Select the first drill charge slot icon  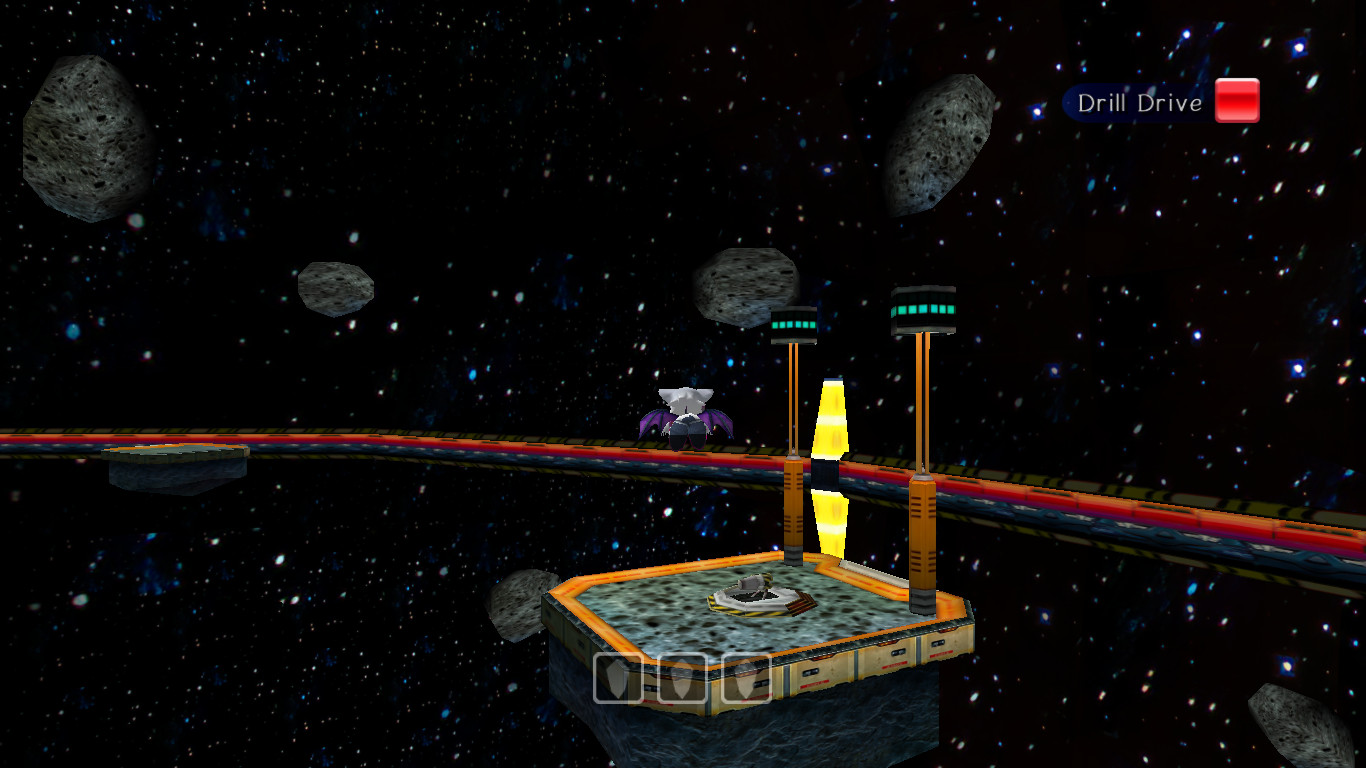pyautogui.click(x=617, y=680)
